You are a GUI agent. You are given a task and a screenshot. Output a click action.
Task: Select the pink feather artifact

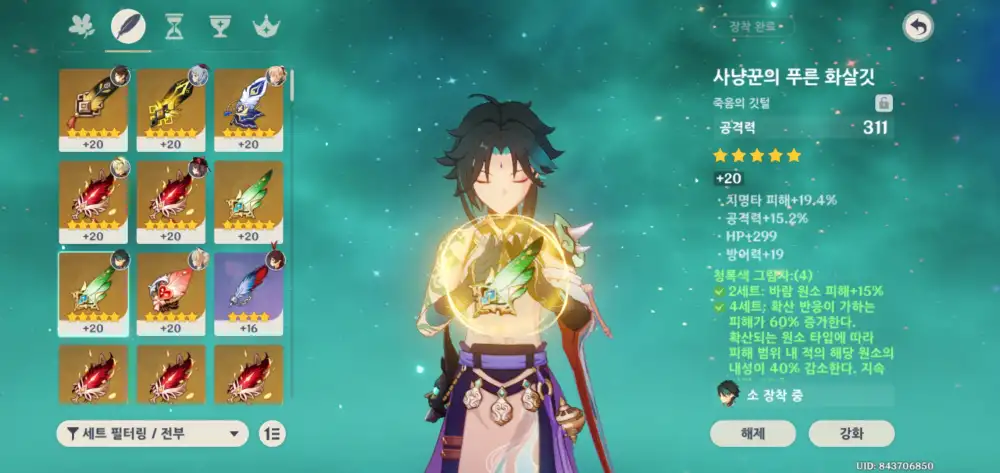coord(171,292)
